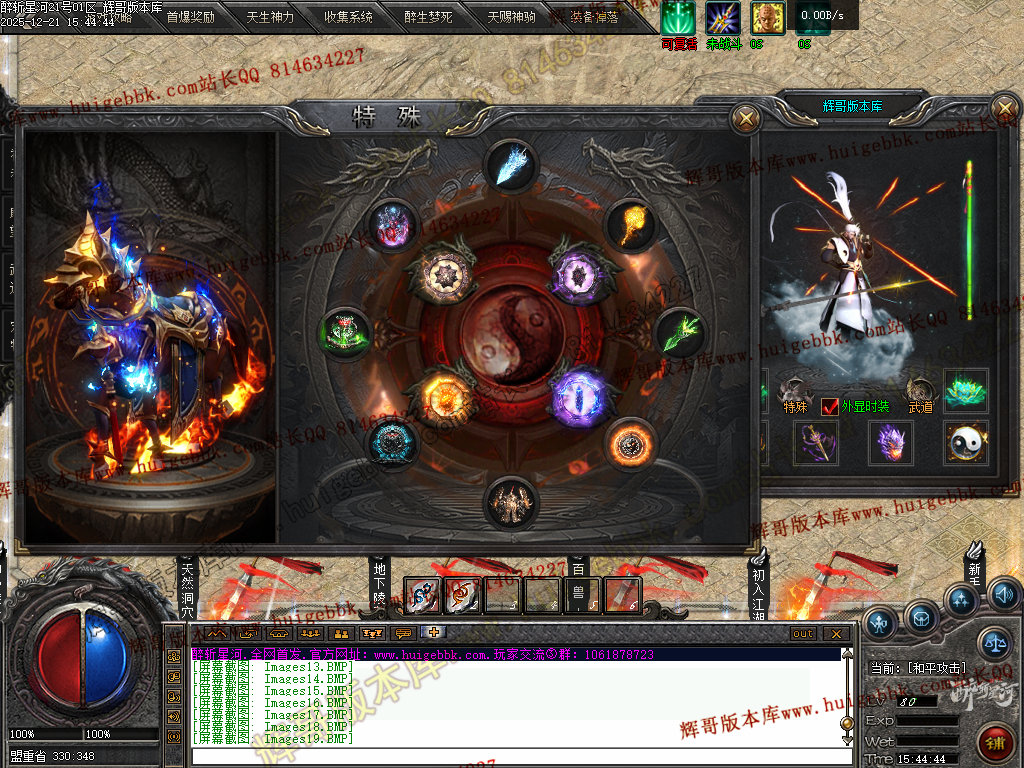Open the 天赐神驹 menu
Screen dimensions: 1024x768
(x=511, y=17)
